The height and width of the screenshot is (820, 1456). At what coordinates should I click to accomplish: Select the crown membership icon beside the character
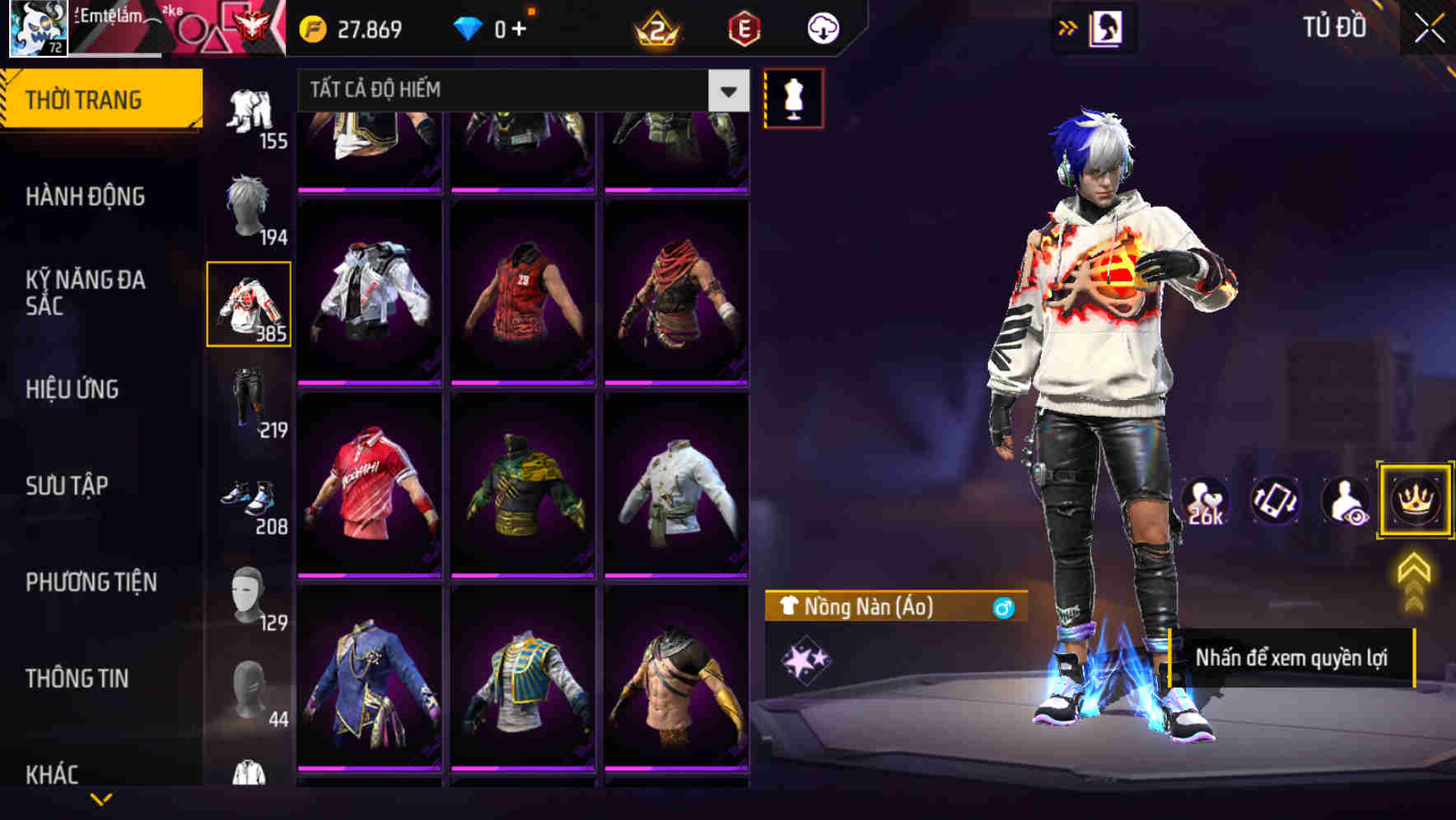(x=1416, y=501)
